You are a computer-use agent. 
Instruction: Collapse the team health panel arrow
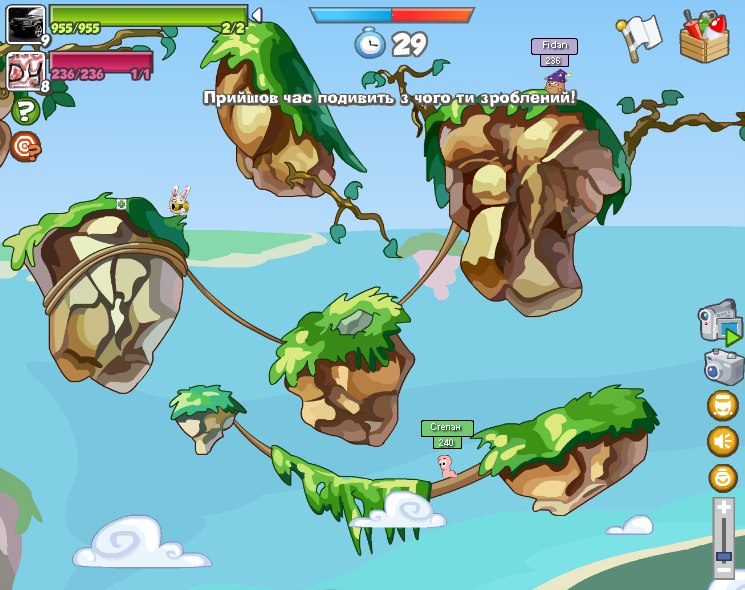point(257,15)
